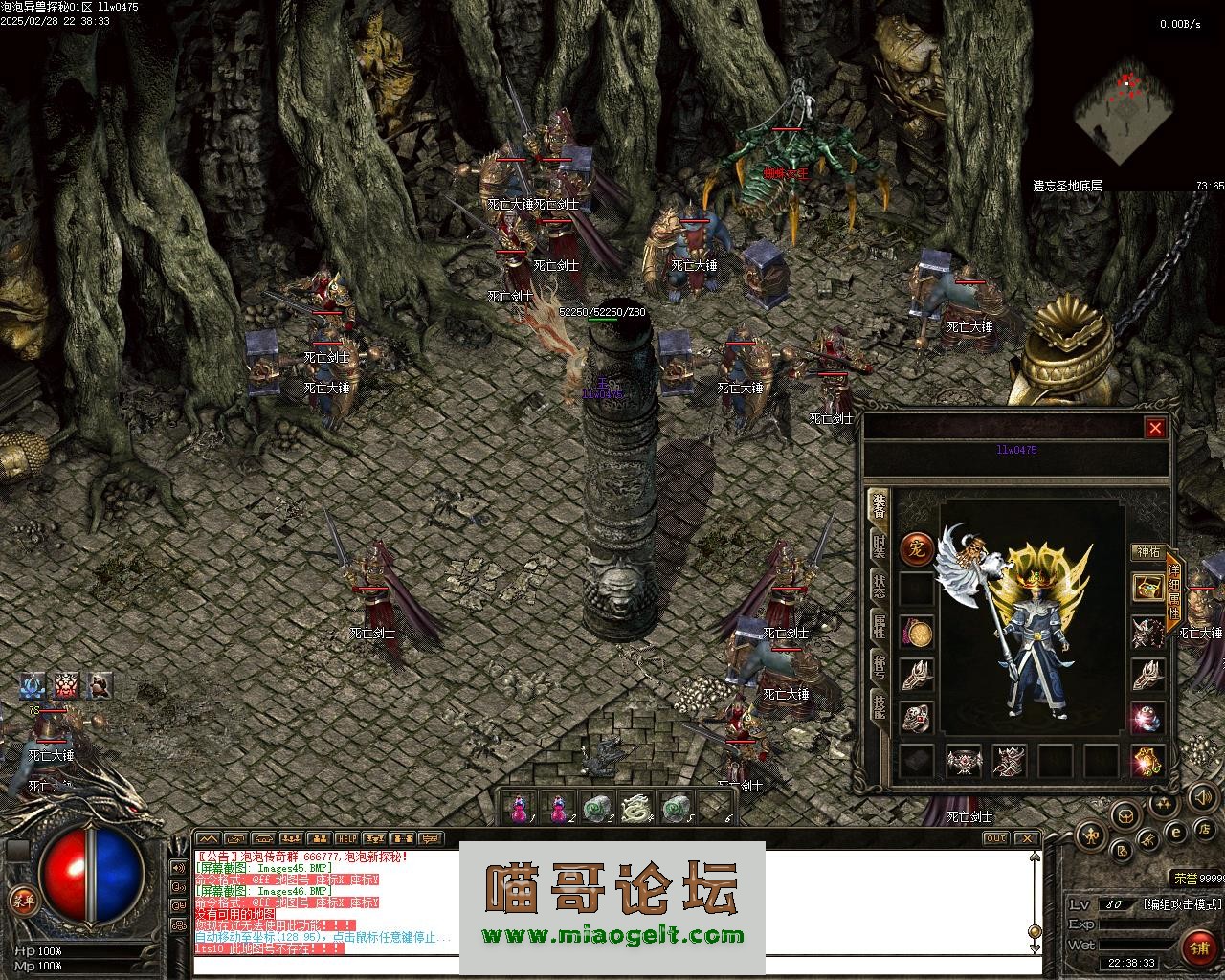1225x980 pixels.
Task: Click the chat window out button
Action: [x=995, y=839]
